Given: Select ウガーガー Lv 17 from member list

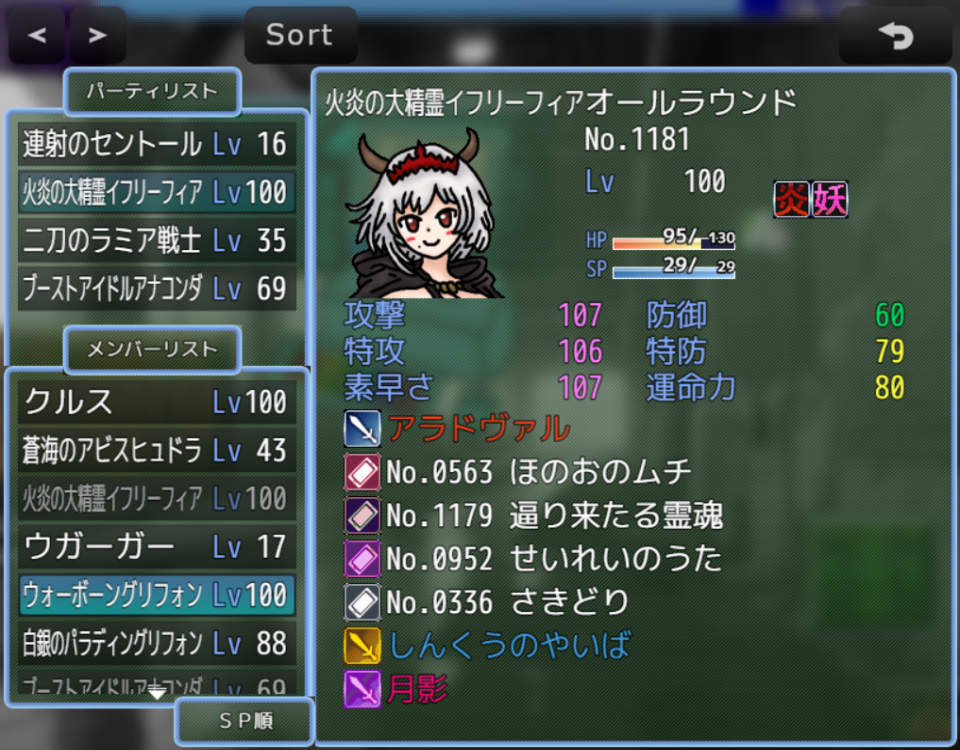Looking at the screenshot, I should 156,547.
